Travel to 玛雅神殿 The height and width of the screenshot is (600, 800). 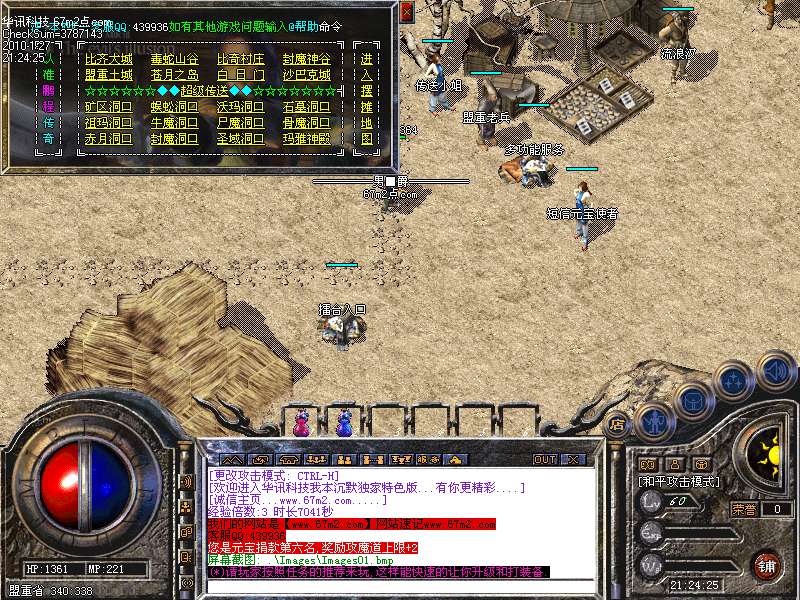click(306, 139)
